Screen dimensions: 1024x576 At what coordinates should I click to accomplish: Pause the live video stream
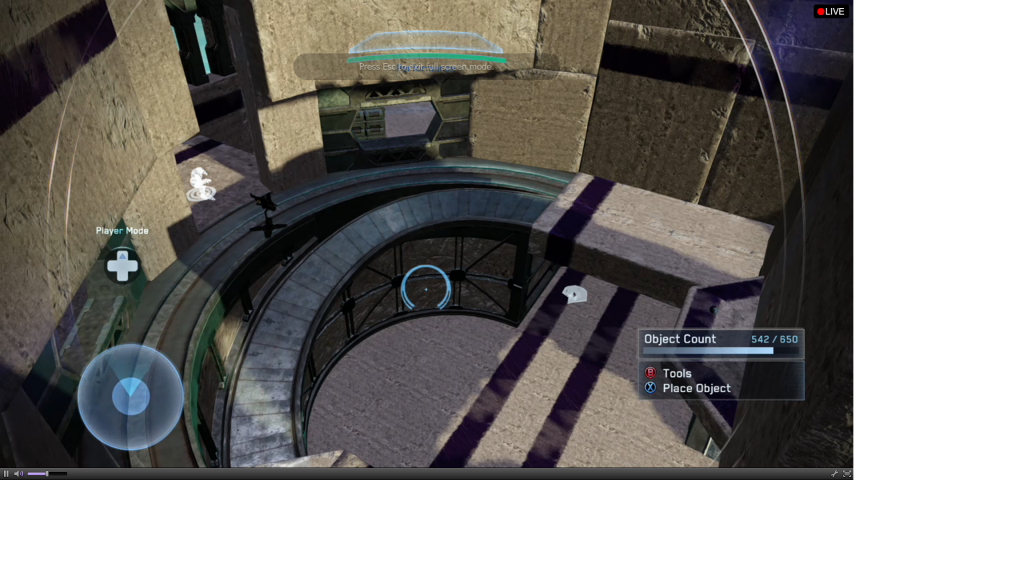(6, 474)
